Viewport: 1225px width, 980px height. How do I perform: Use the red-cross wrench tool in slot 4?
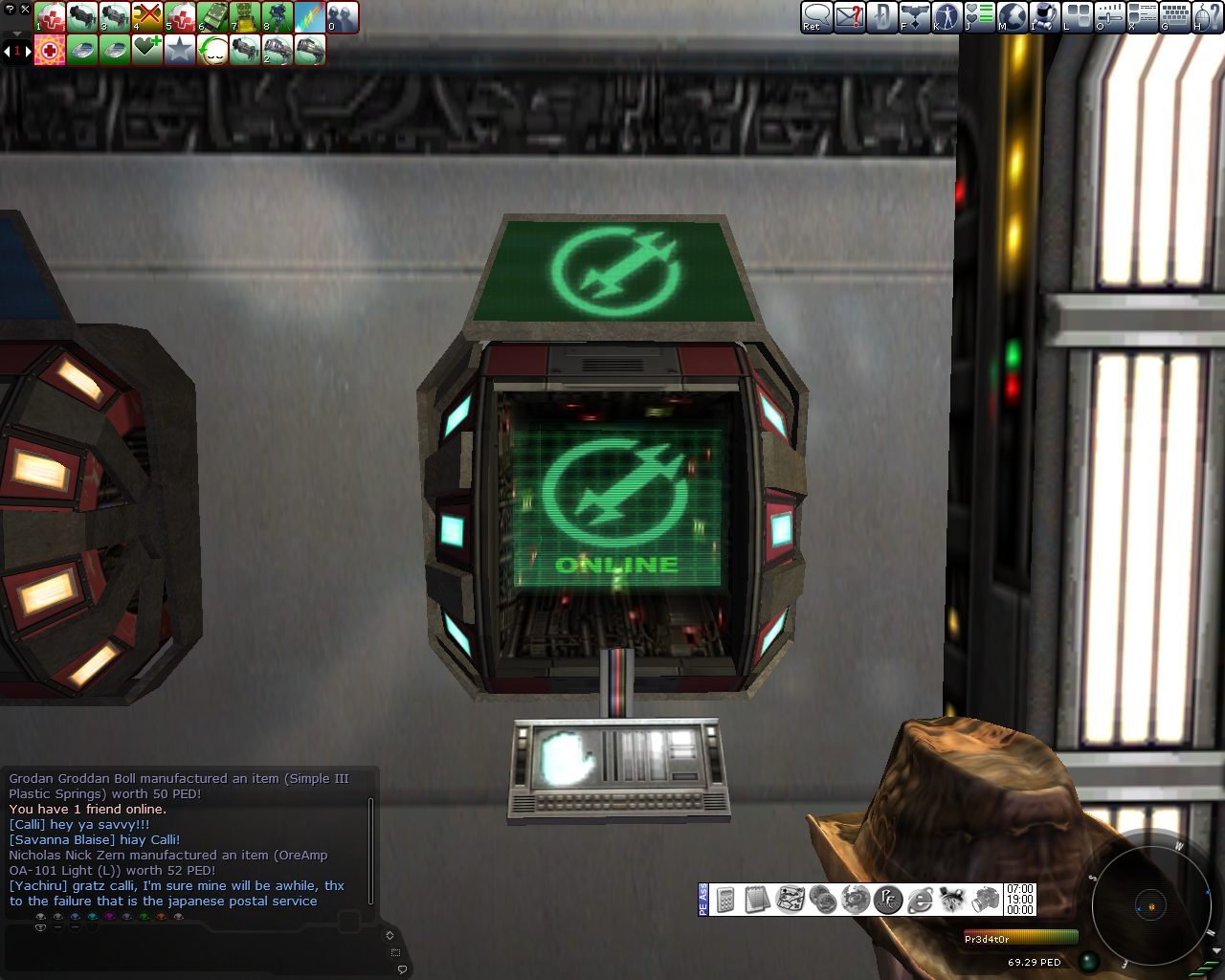pyautogui.click(x=148, y=17)
